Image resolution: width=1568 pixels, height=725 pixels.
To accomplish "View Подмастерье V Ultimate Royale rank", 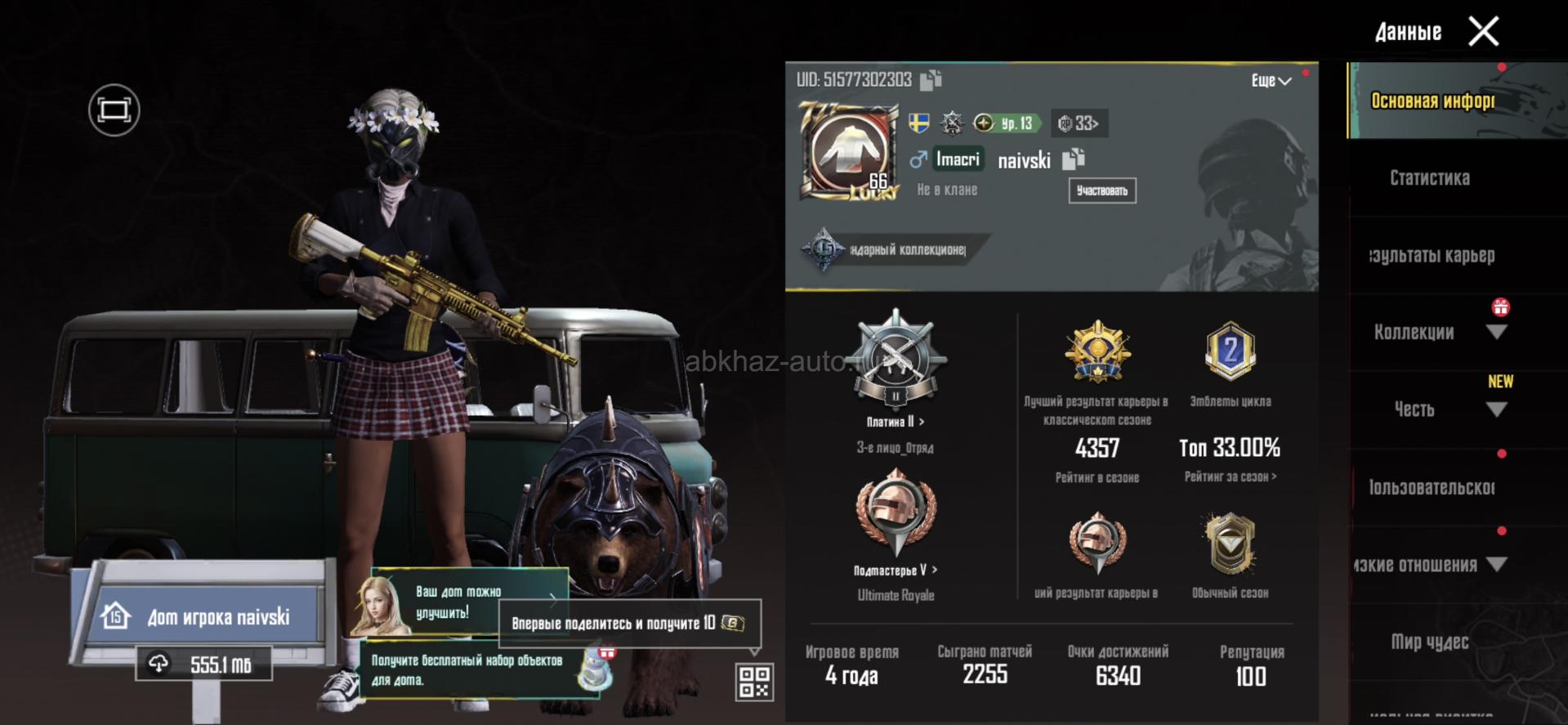I will 896,570.
